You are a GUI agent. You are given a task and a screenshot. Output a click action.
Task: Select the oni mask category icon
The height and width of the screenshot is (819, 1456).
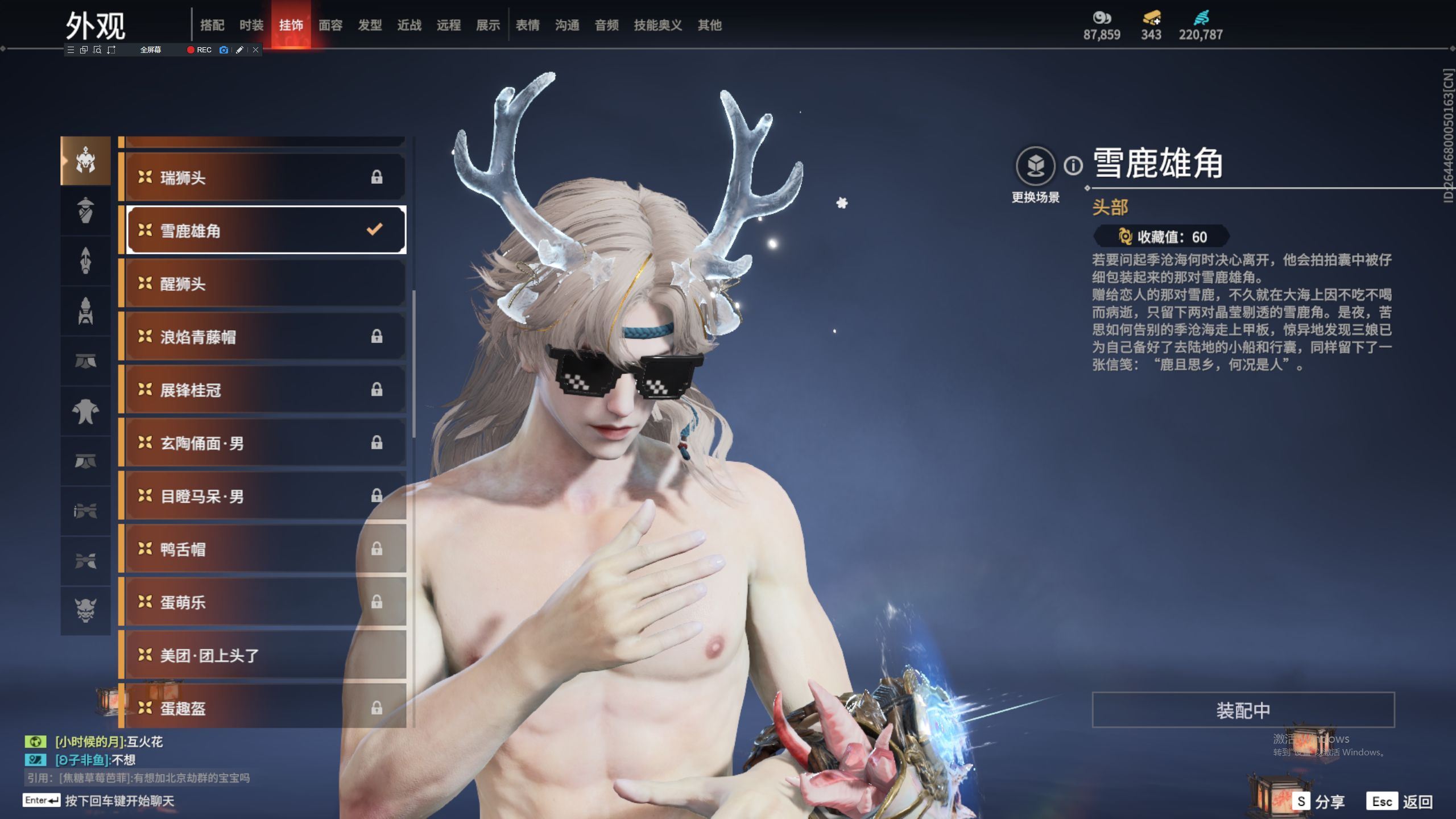85,610
